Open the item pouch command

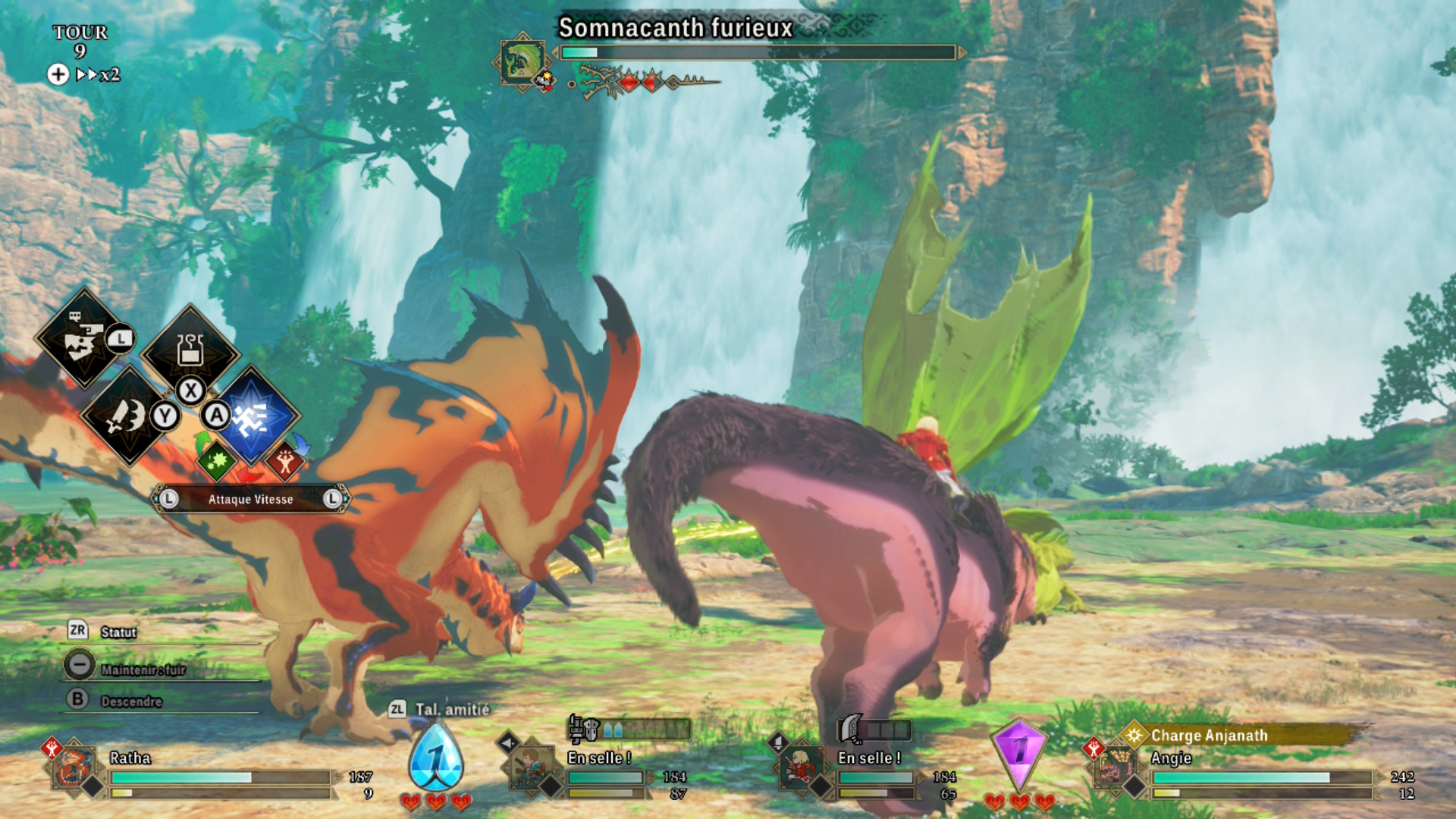(190, 350)
